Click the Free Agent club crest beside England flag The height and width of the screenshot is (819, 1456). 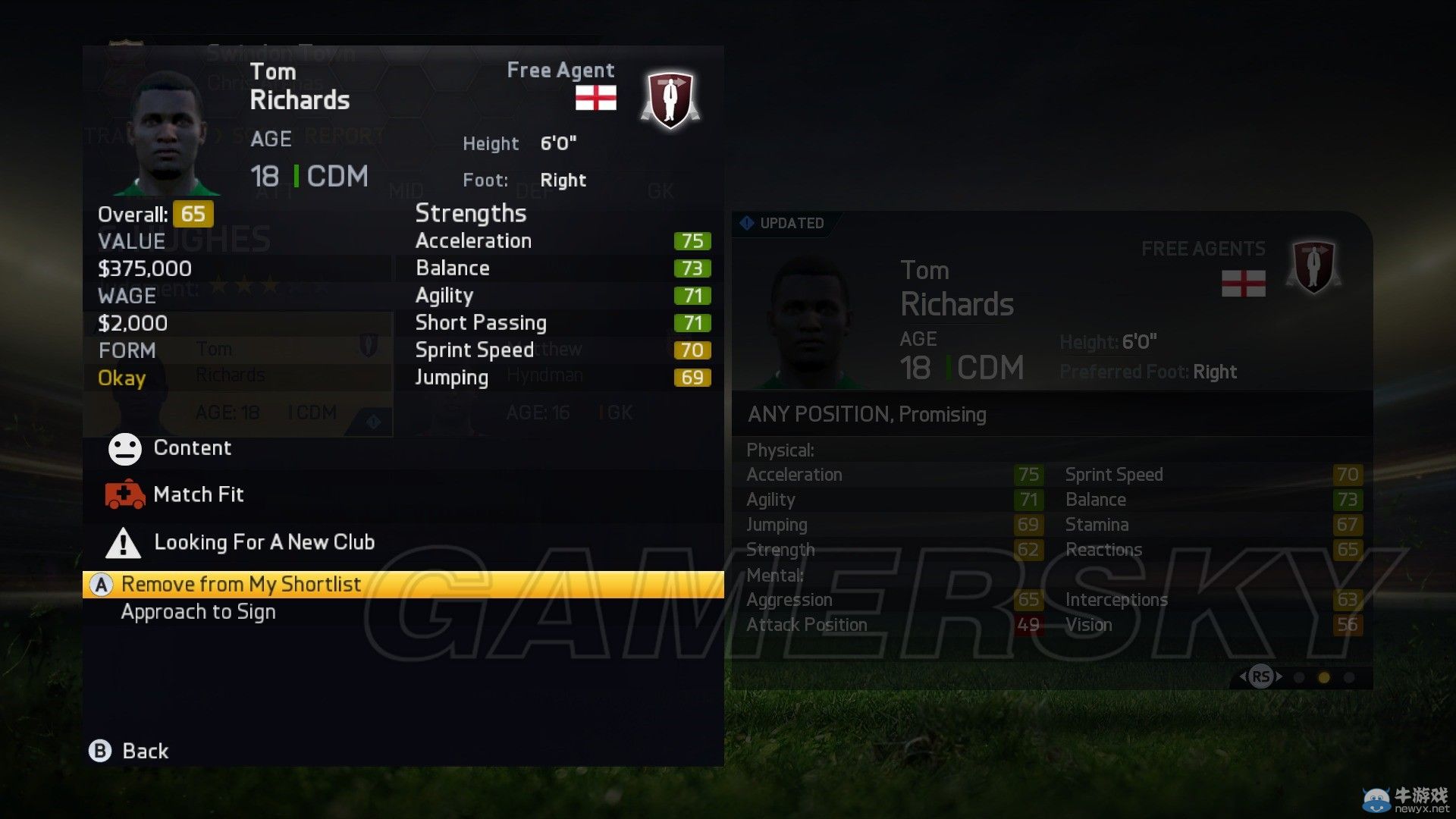(669, 97)
